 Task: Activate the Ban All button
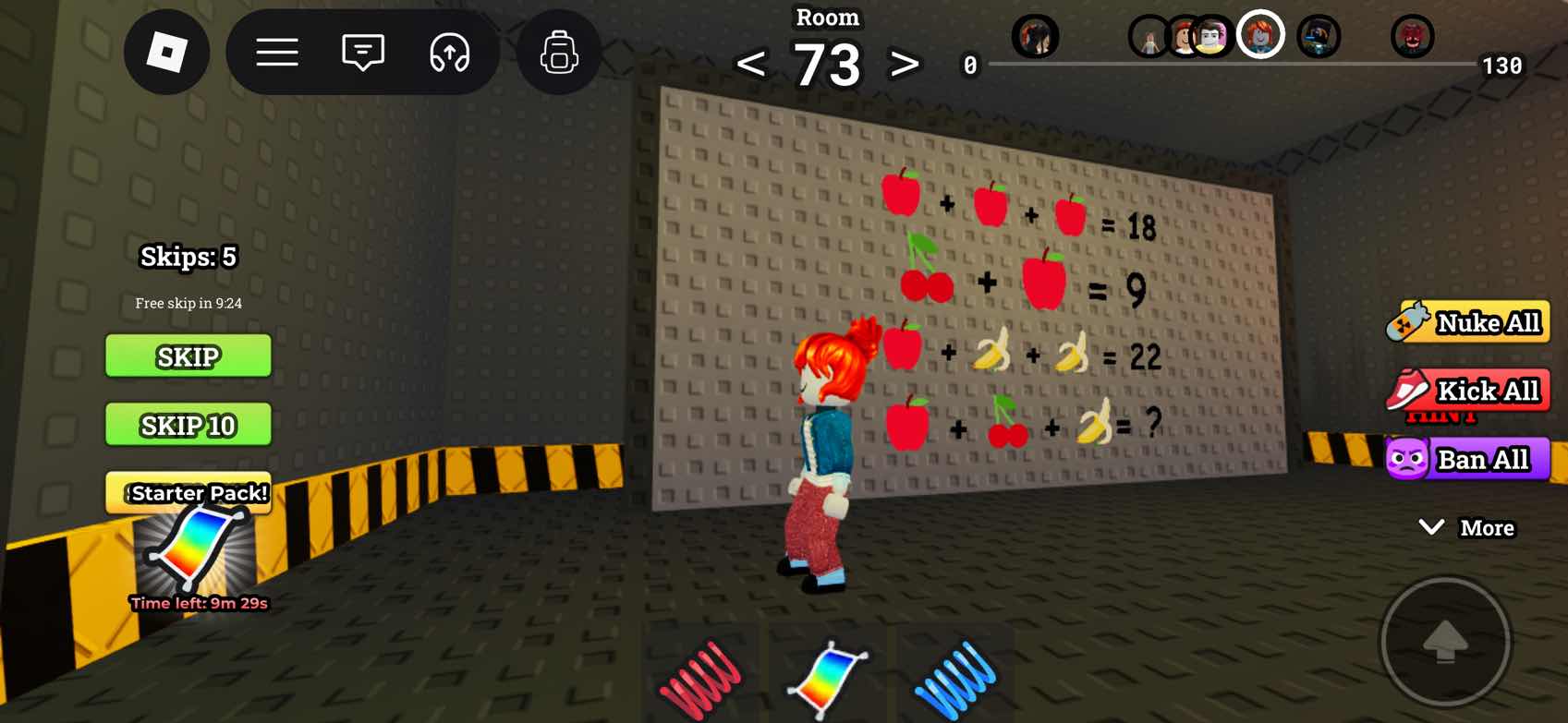(x=1469, y=459)
